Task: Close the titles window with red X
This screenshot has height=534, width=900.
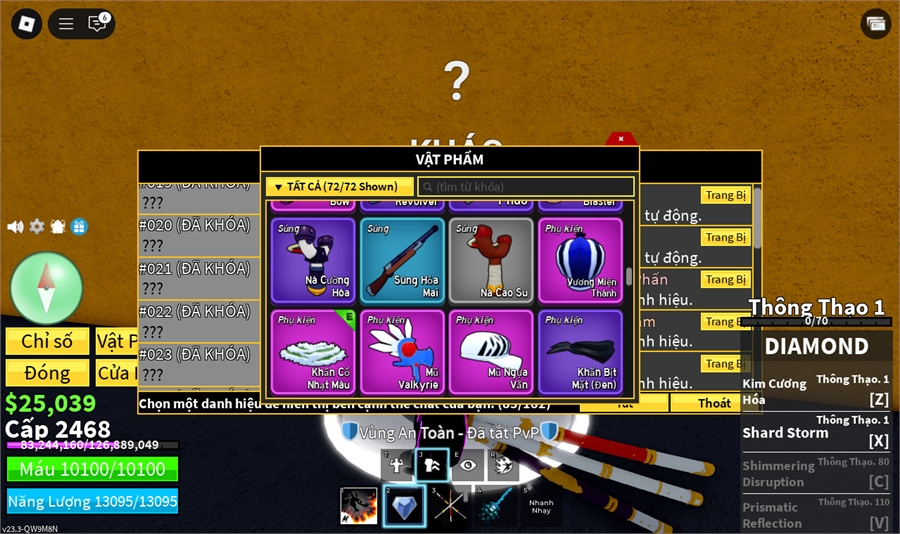Action: click(621, 139)
